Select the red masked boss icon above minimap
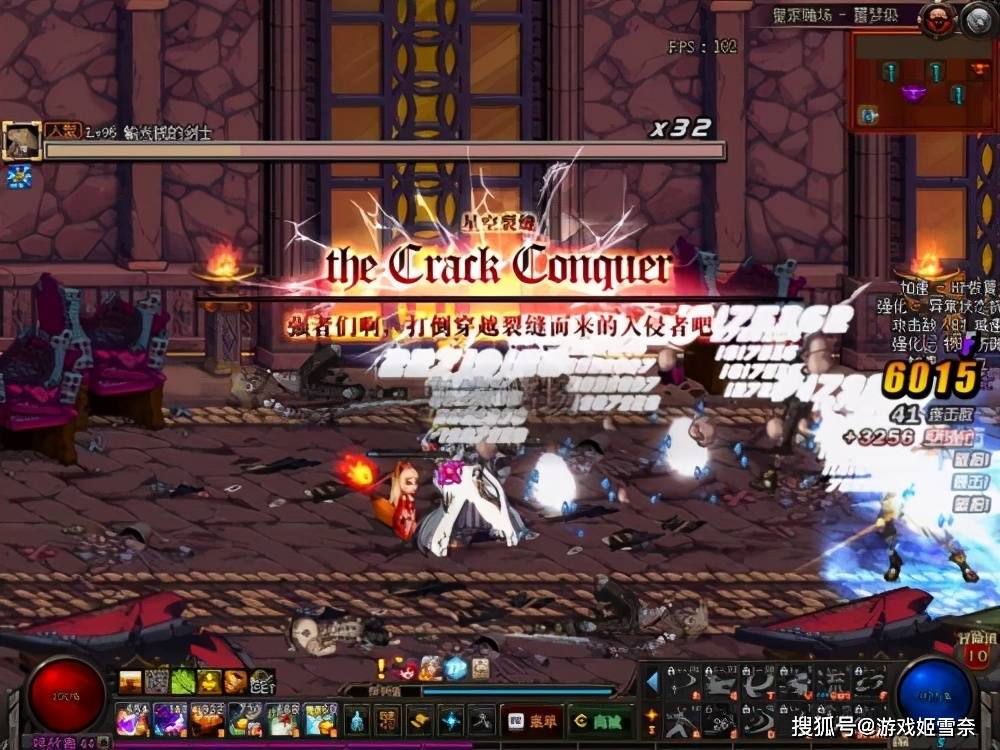 [937, 19]
